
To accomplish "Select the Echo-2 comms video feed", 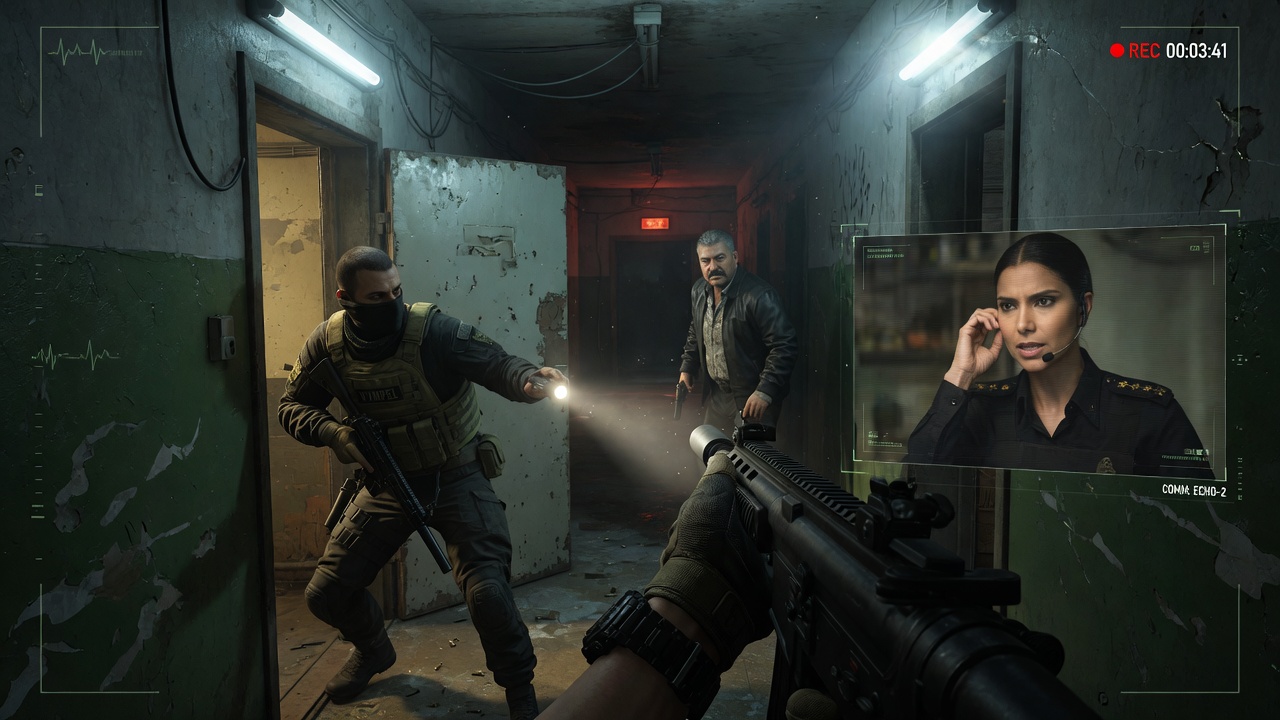I will [x=1038, y=350].
